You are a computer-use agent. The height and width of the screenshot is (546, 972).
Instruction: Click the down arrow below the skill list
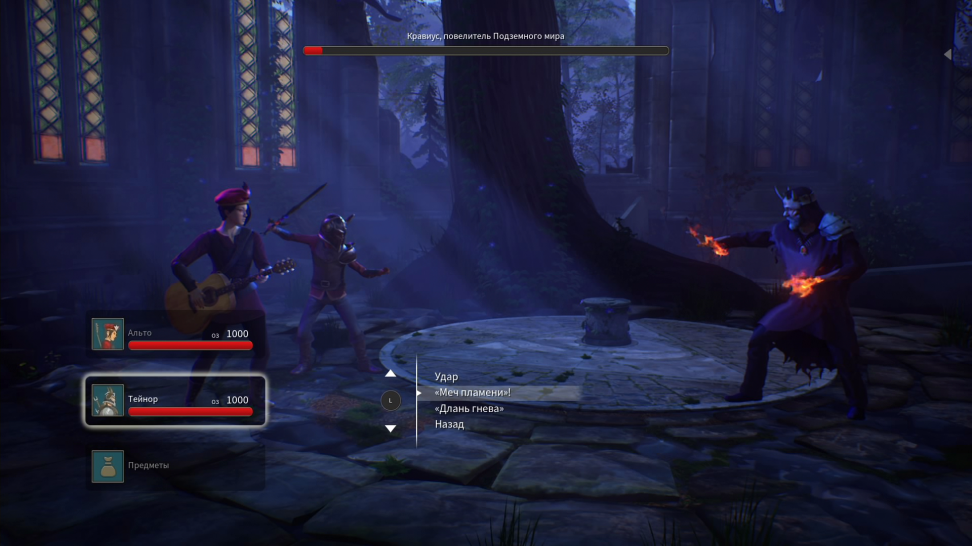pyautogui.click(x=391, y=428)
